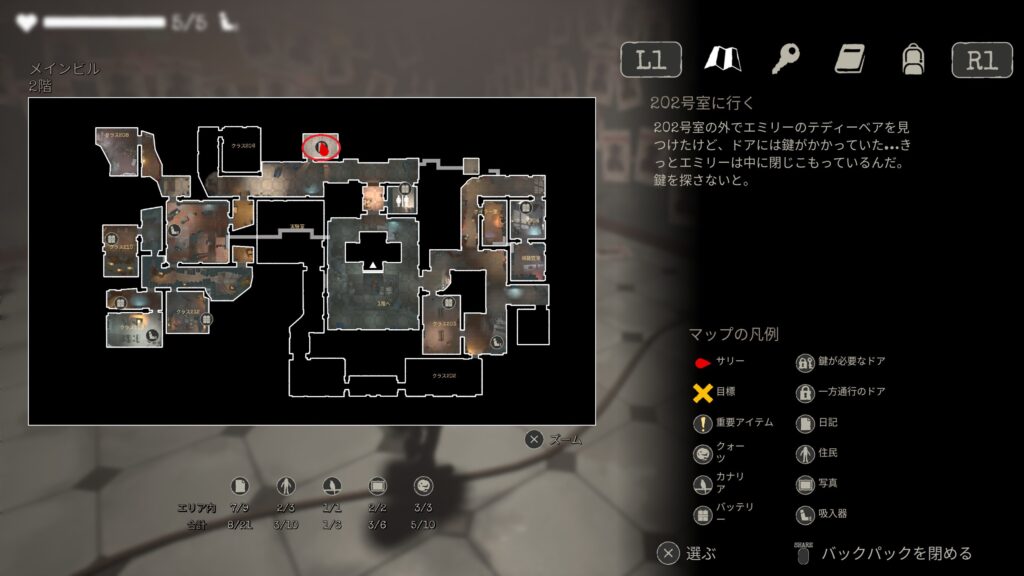Open the keys tab

786,59
